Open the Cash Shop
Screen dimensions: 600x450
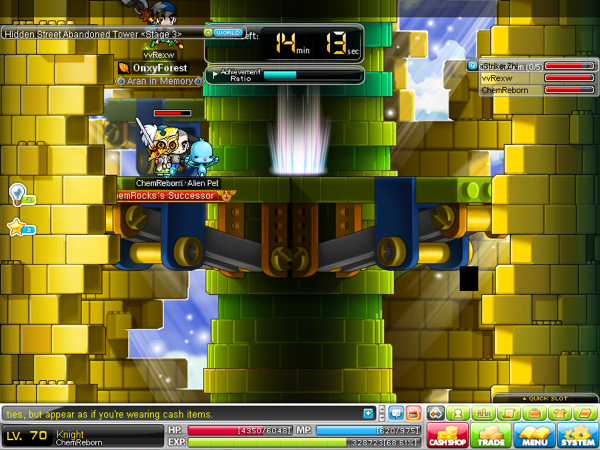click(447, 435)
